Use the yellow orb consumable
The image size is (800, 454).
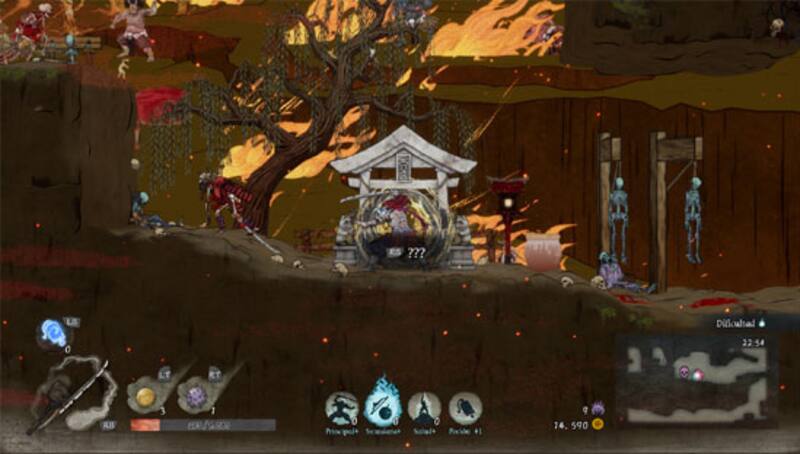point(146,396)
